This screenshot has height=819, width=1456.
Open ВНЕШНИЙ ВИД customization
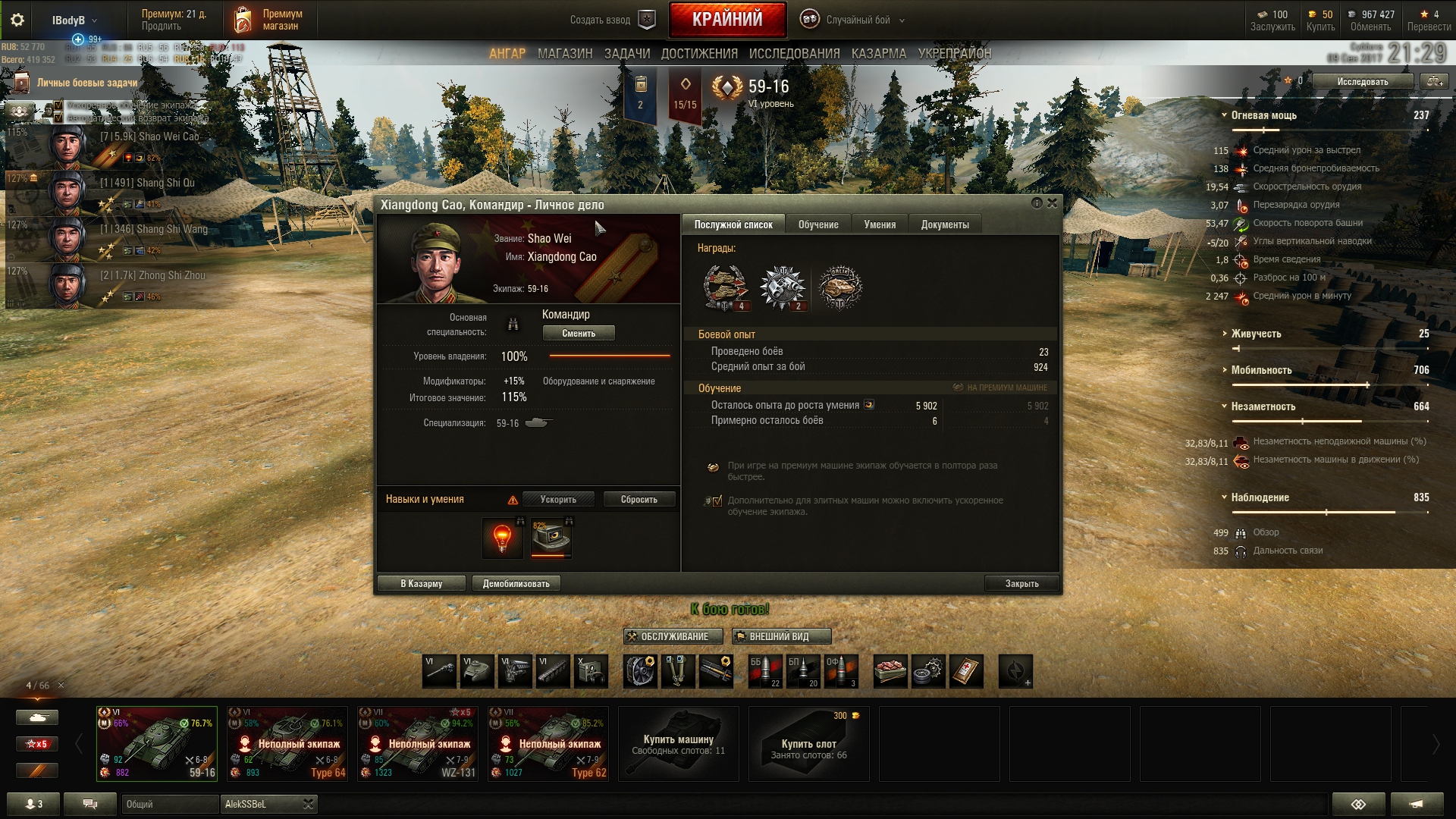(x=781, y=637)
